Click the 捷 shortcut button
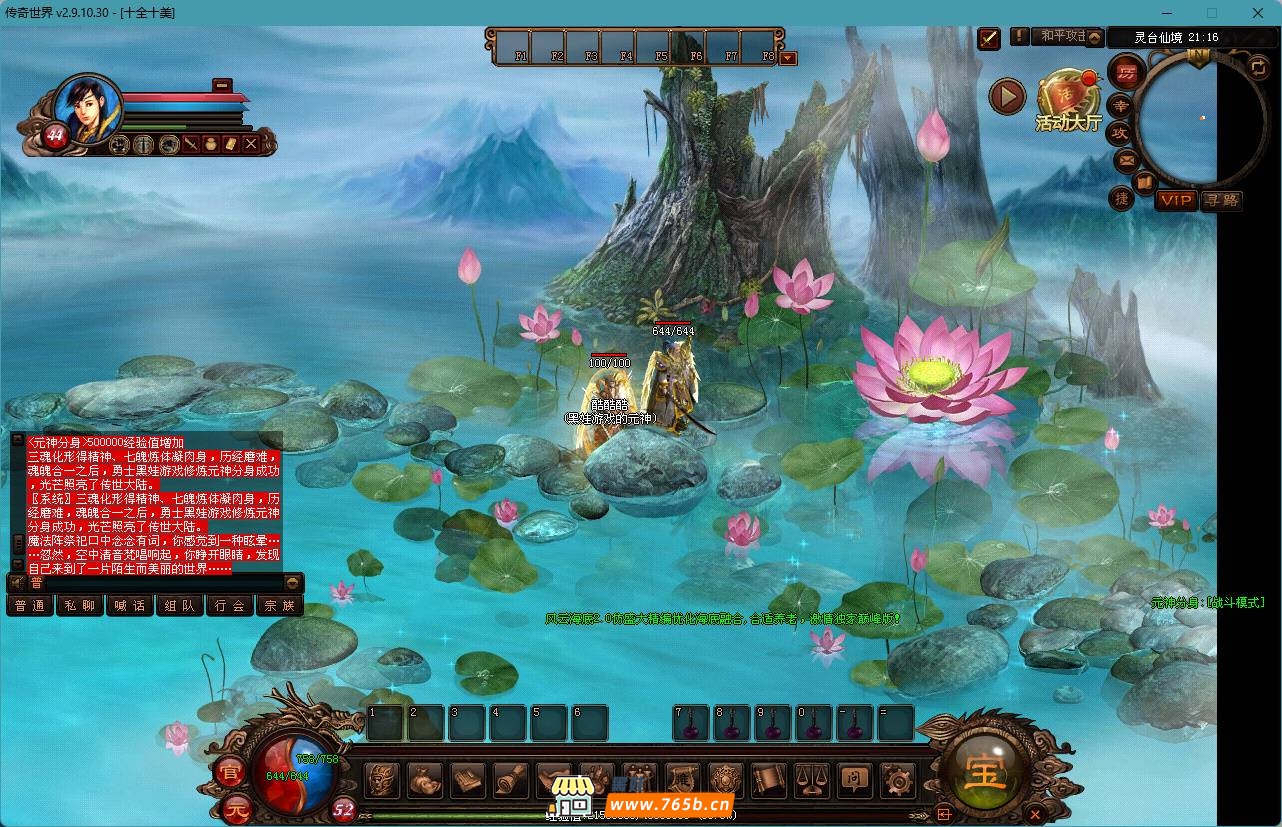 [x=1122, y=199]
